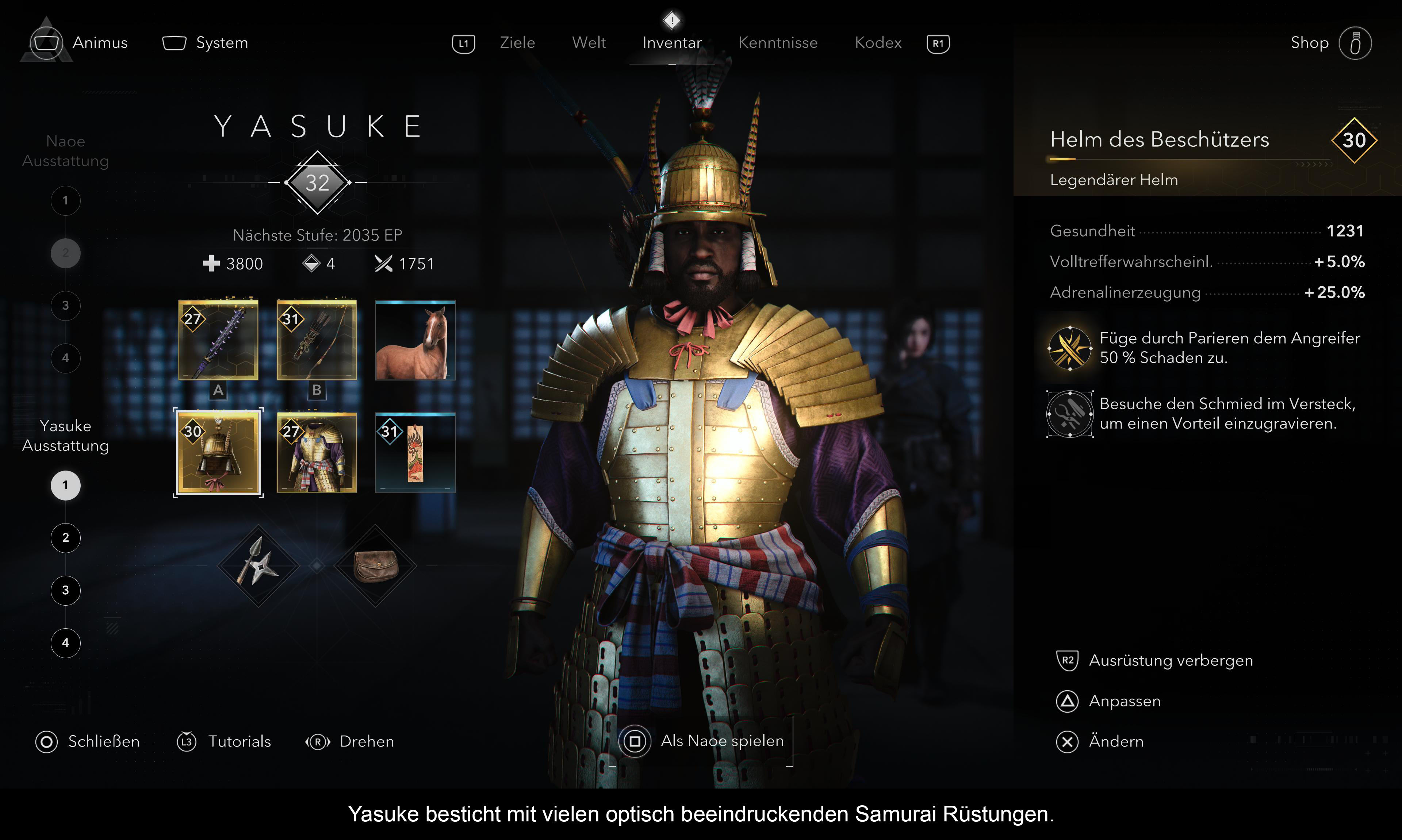The width and height of the screenshot is (1402, 840).
Task: Switch to the Ziele tab
Action: [x=517, y=43]
